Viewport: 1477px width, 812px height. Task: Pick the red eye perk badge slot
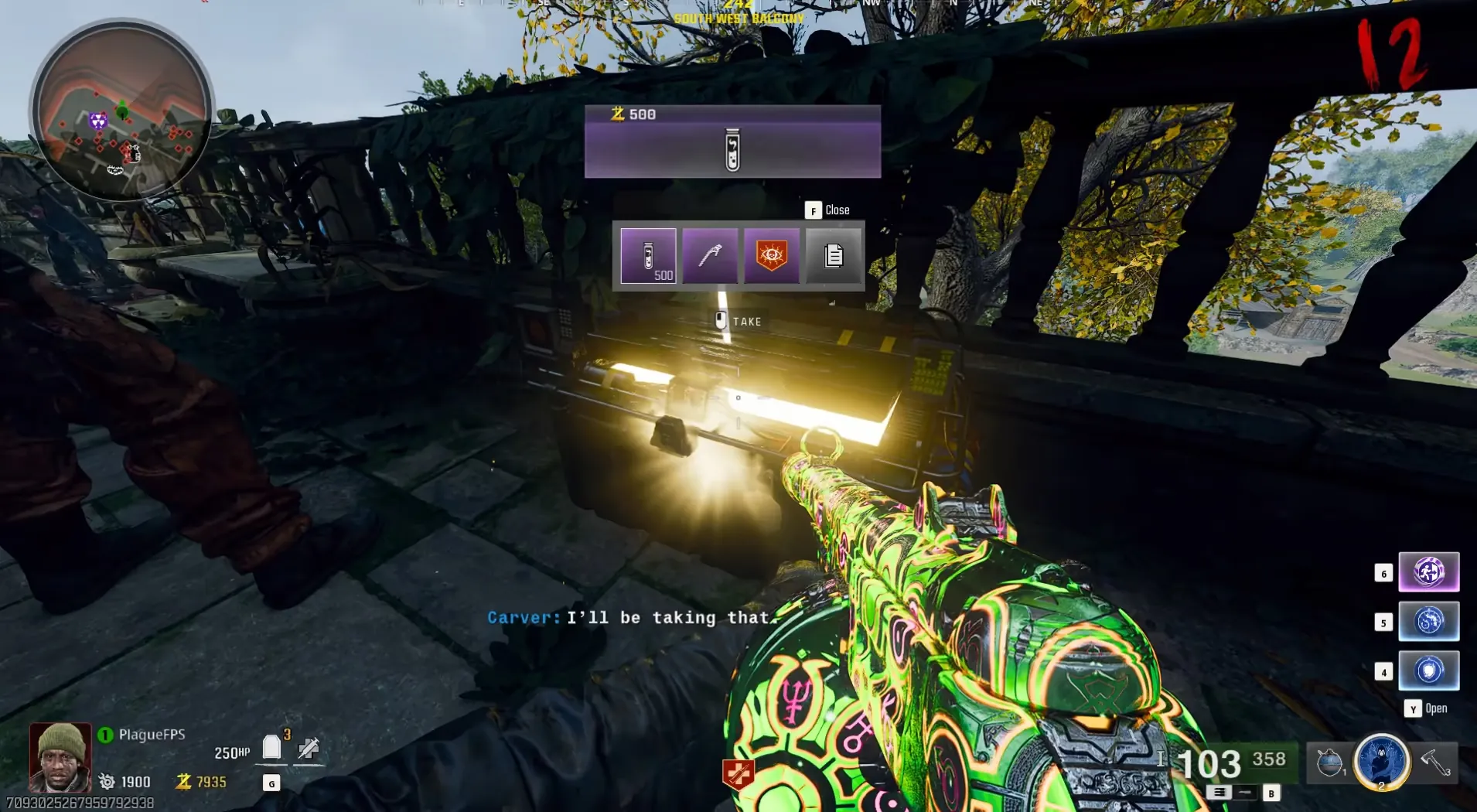[x=771, y=255]
